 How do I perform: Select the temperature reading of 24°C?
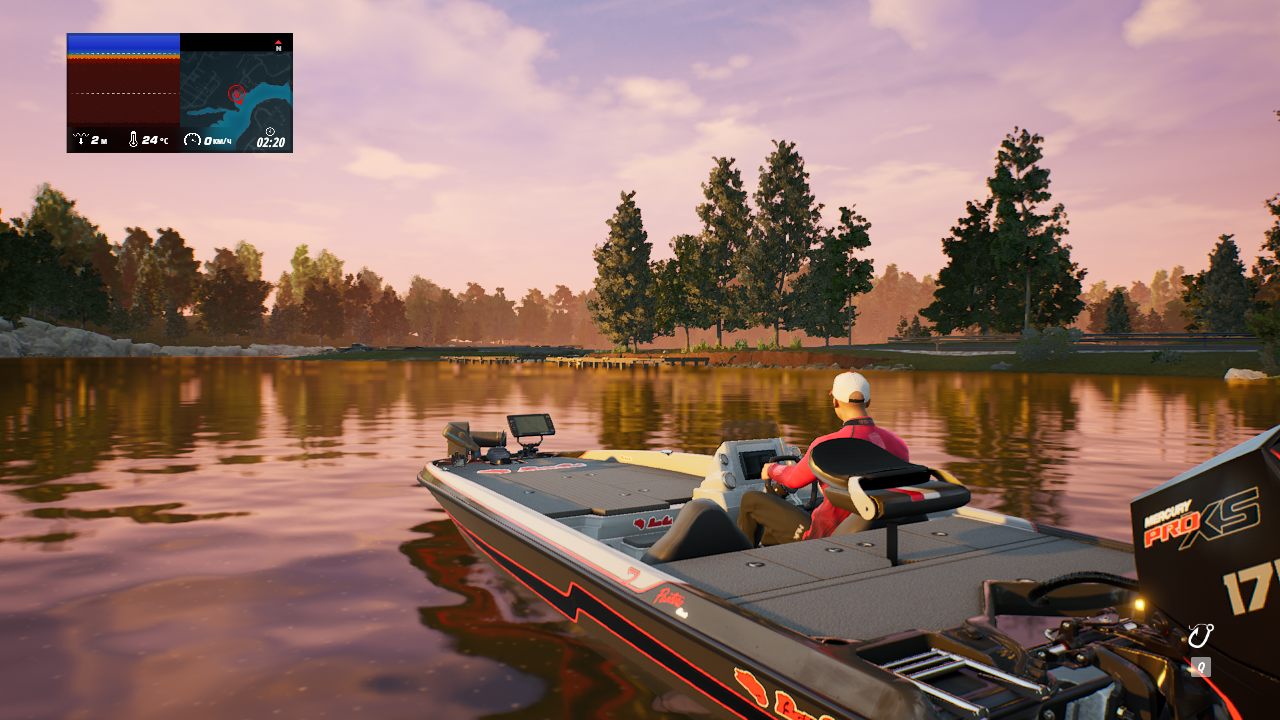tap(155, 139)
